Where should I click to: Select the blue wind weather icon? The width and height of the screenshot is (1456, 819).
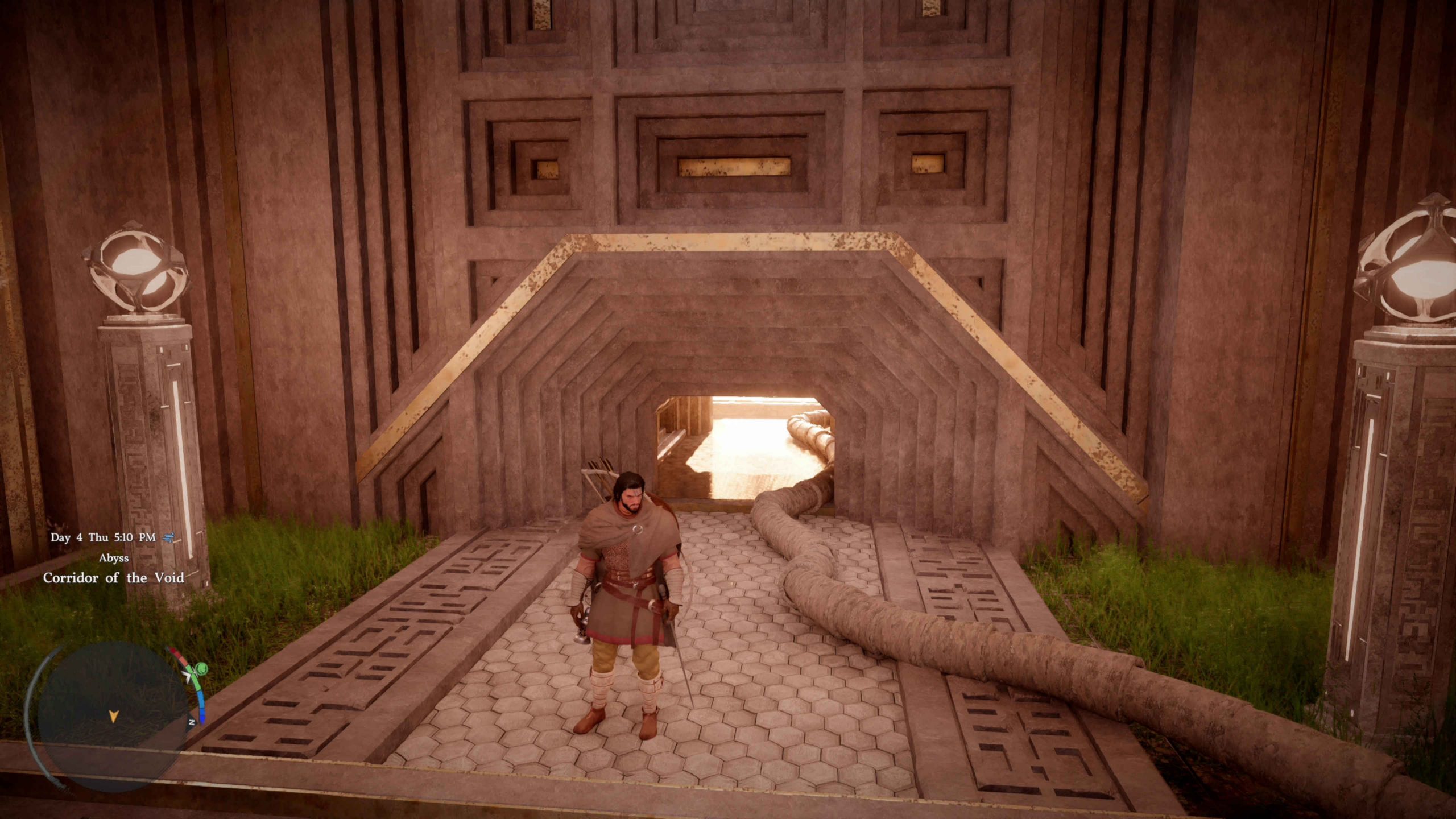168,537
